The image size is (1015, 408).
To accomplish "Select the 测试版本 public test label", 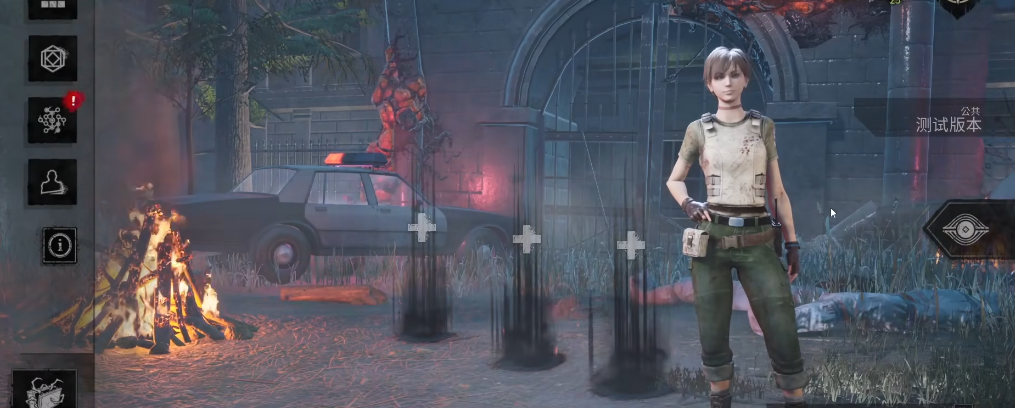I will pyautogui.click(x=948, y=124).
